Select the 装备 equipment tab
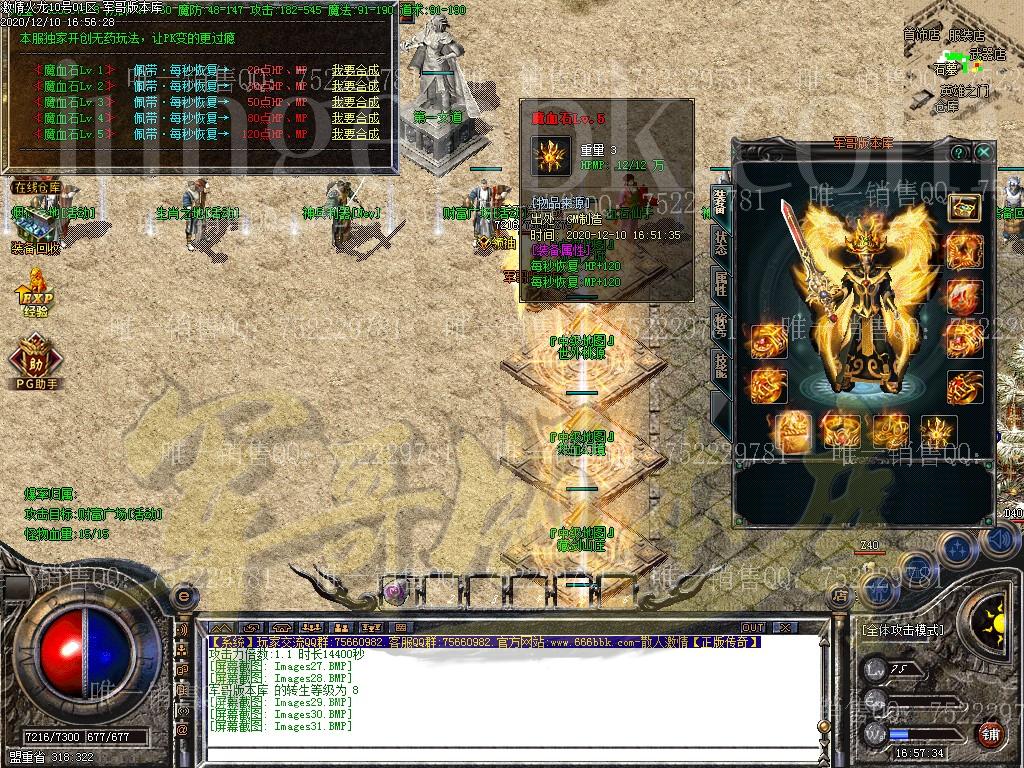This screenshot has height=768, width=1024. 720,198
